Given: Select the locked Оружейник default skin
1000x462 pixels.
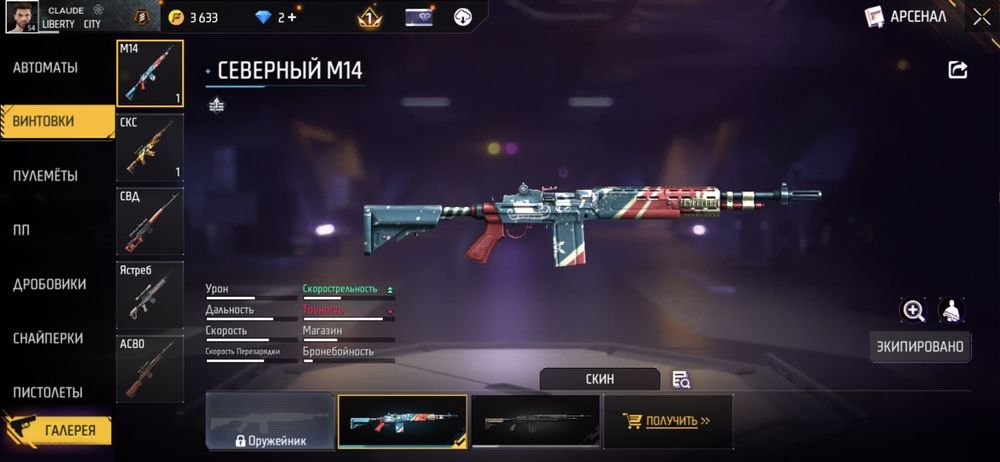Looking at the screenshot, I should click(270, 421).
